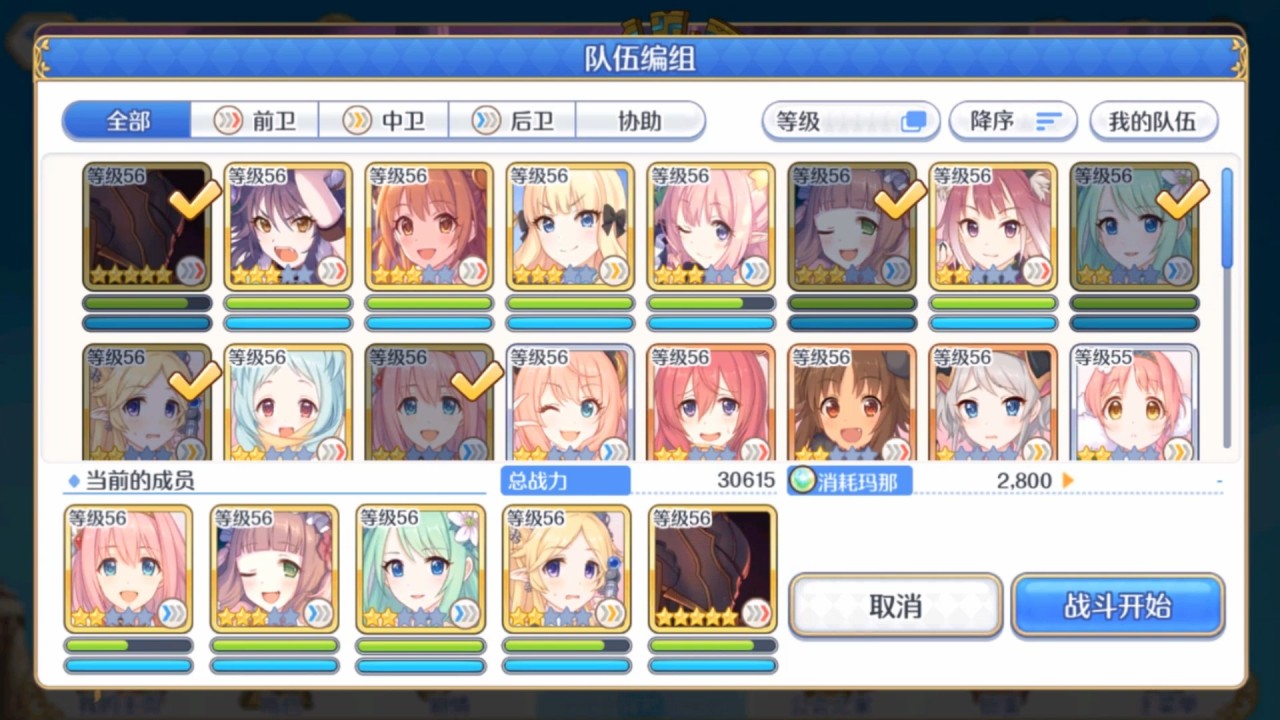Start battle with 战斗开始
1280x720 pixels.
(1117, 606)
